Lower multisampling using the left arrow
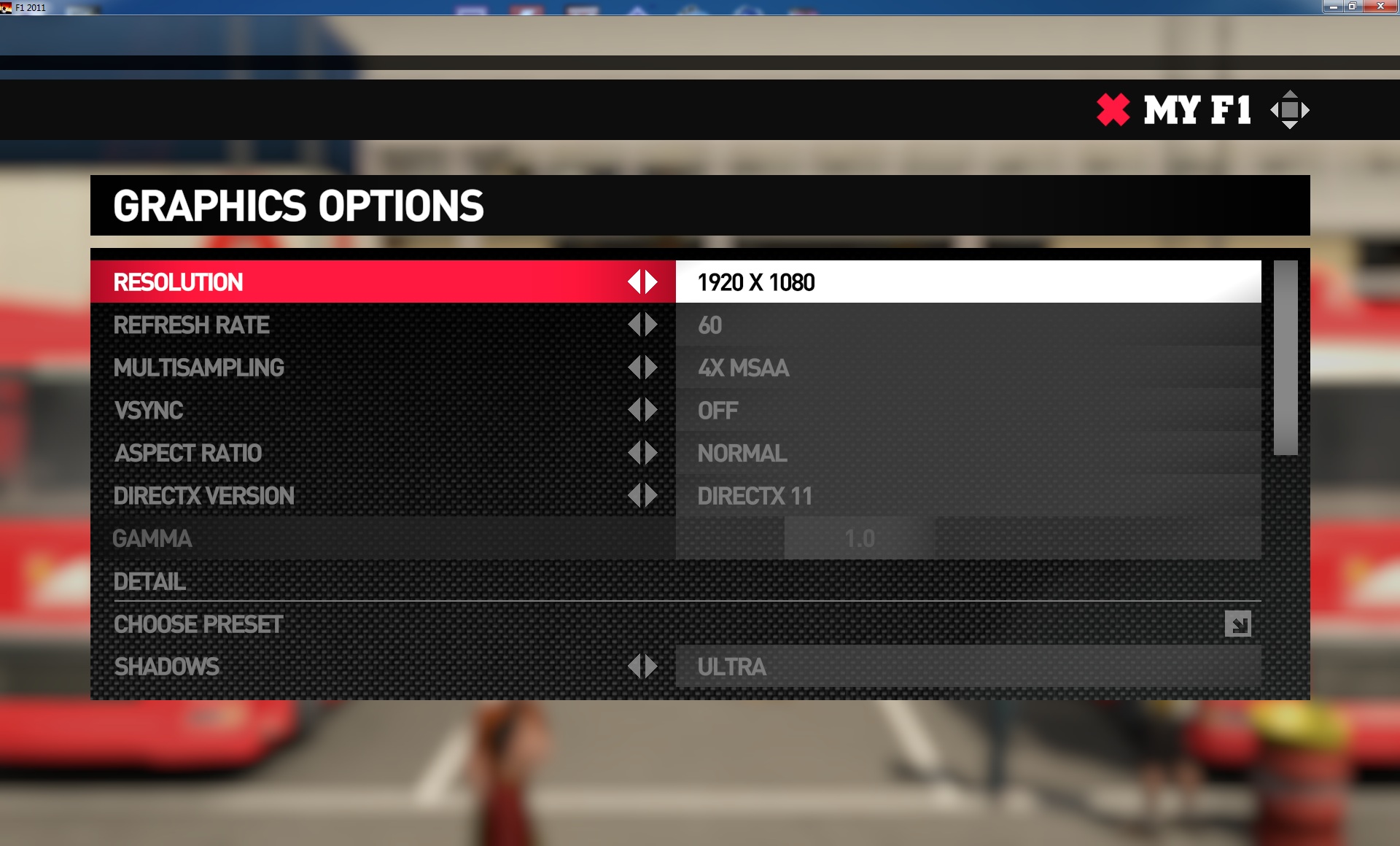The image size is (1400, 846). click(x=634, y=368)
